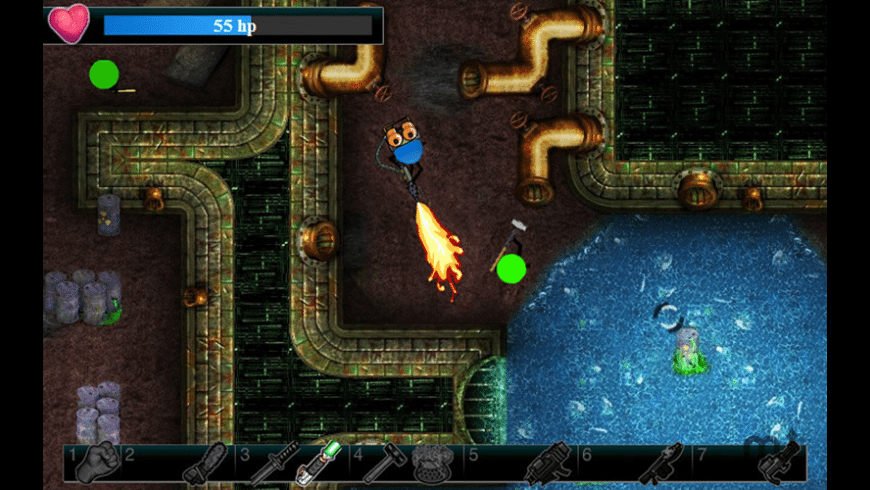Choose the katana sword in the hotbar
This screenshot has width=870, height=490.
(273, 464)
